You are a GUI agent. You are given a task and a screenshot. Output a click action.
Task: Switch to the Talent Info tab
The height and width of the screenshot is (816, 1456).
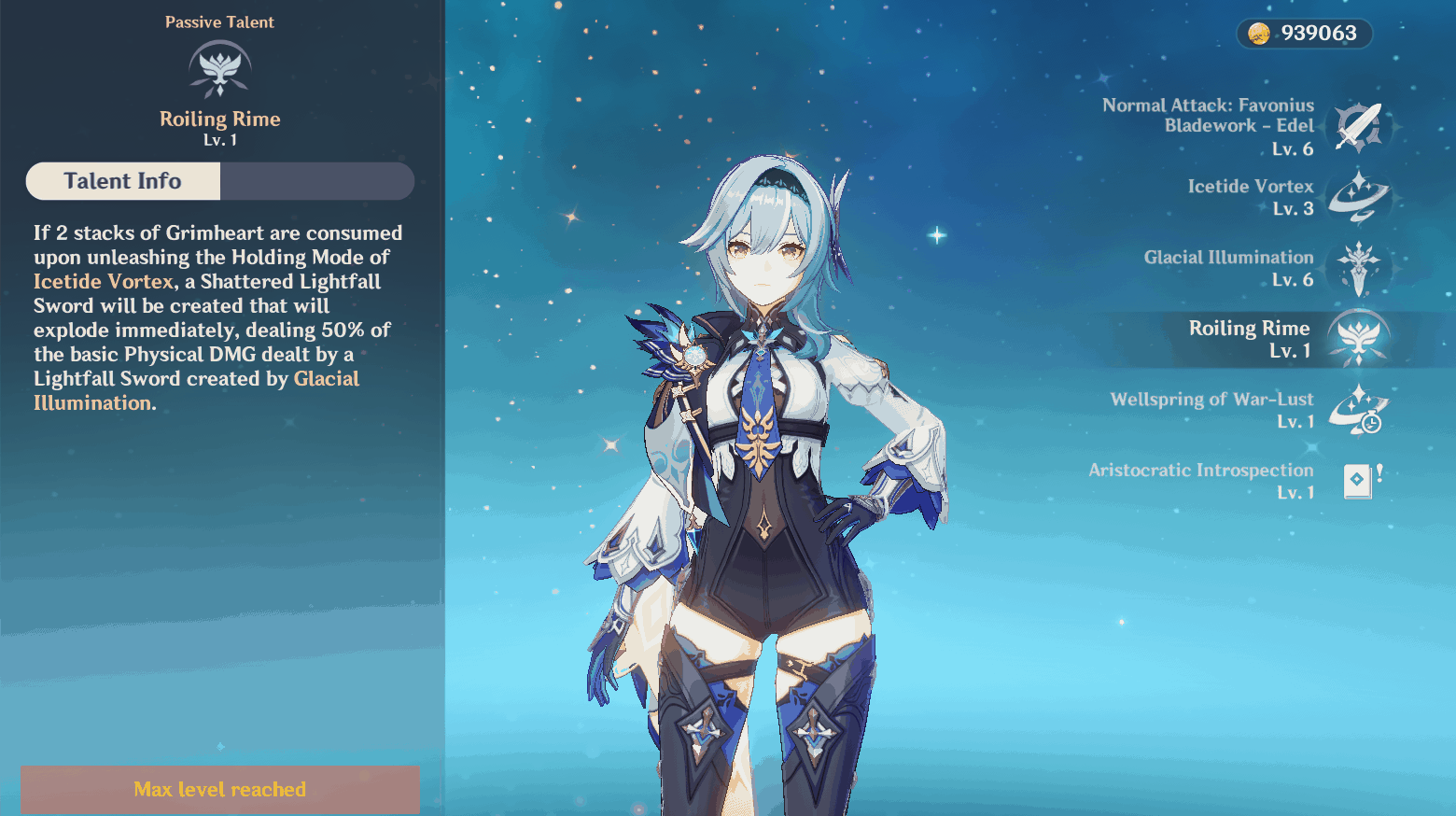(122, 181)
